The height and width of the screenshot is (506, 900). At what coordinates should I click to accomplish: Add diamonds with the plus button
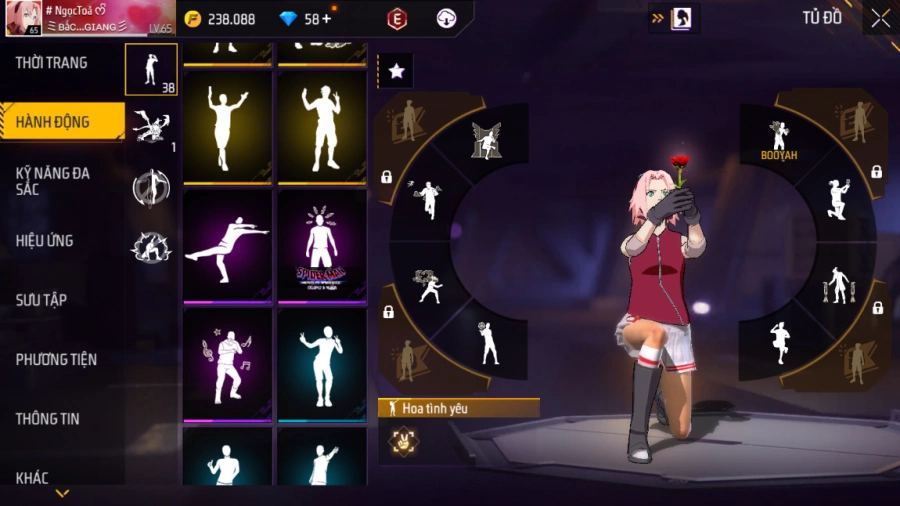(x=326, y=19)
